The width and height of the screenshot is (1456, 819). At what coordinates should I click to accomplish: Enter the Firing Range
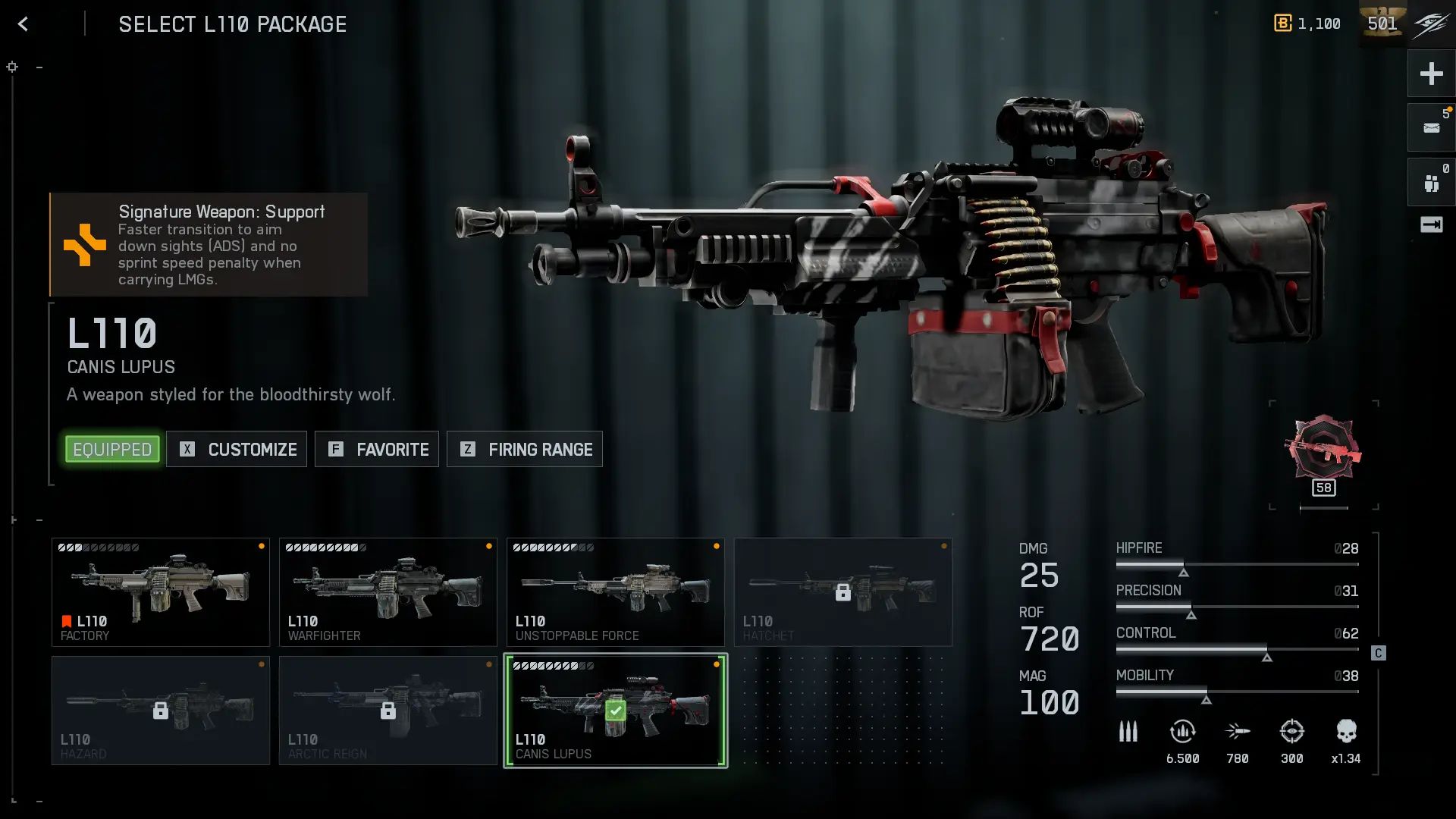(x=525, y=450)
